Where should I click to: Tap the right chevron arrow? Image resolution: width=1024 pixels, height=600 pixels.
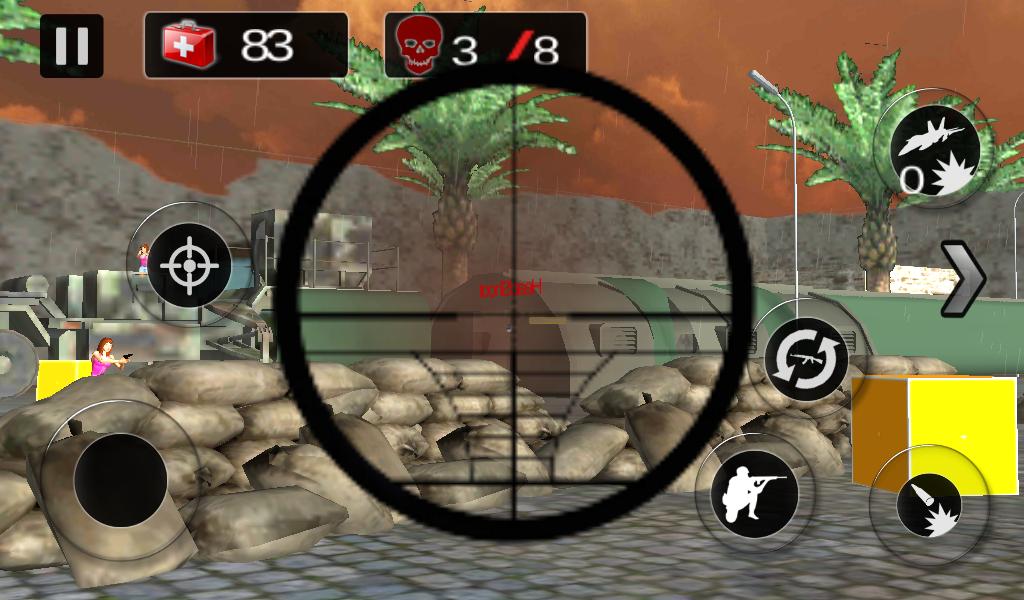click(x=964, y=279)
